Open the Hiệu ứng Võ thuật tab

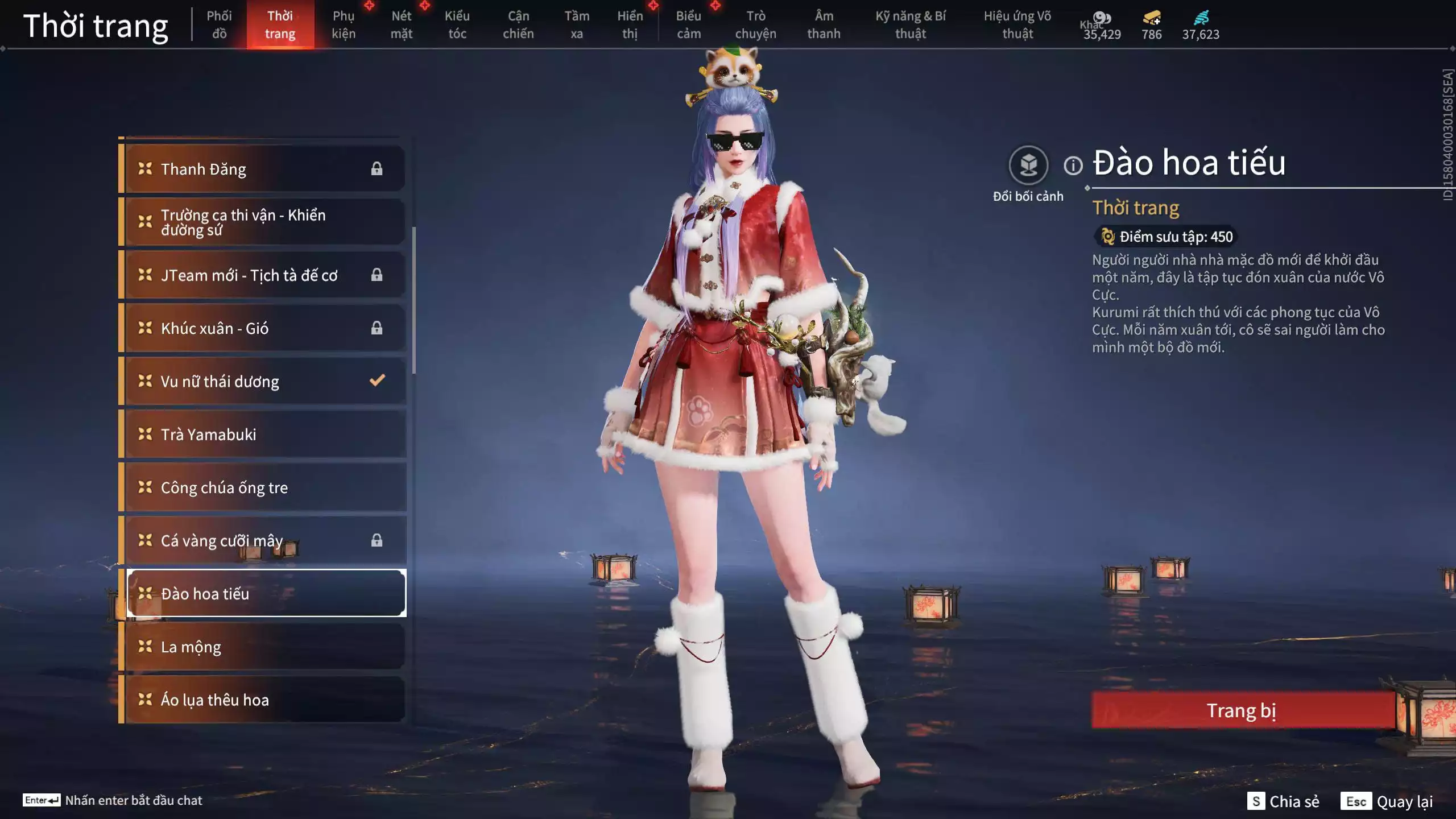click(x=1017, y=24)
